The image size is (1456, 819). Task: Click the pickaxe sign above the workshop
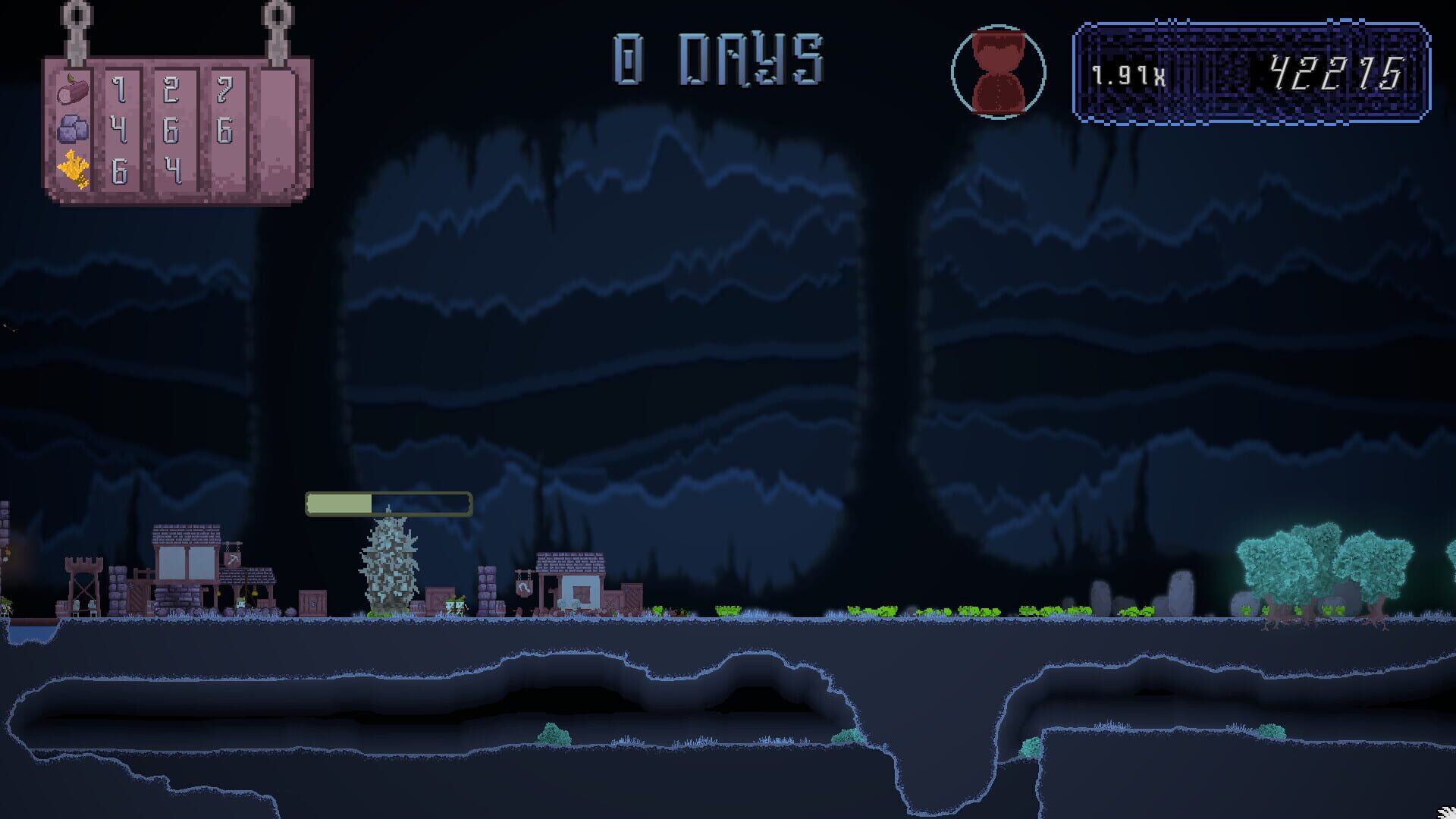233,559
